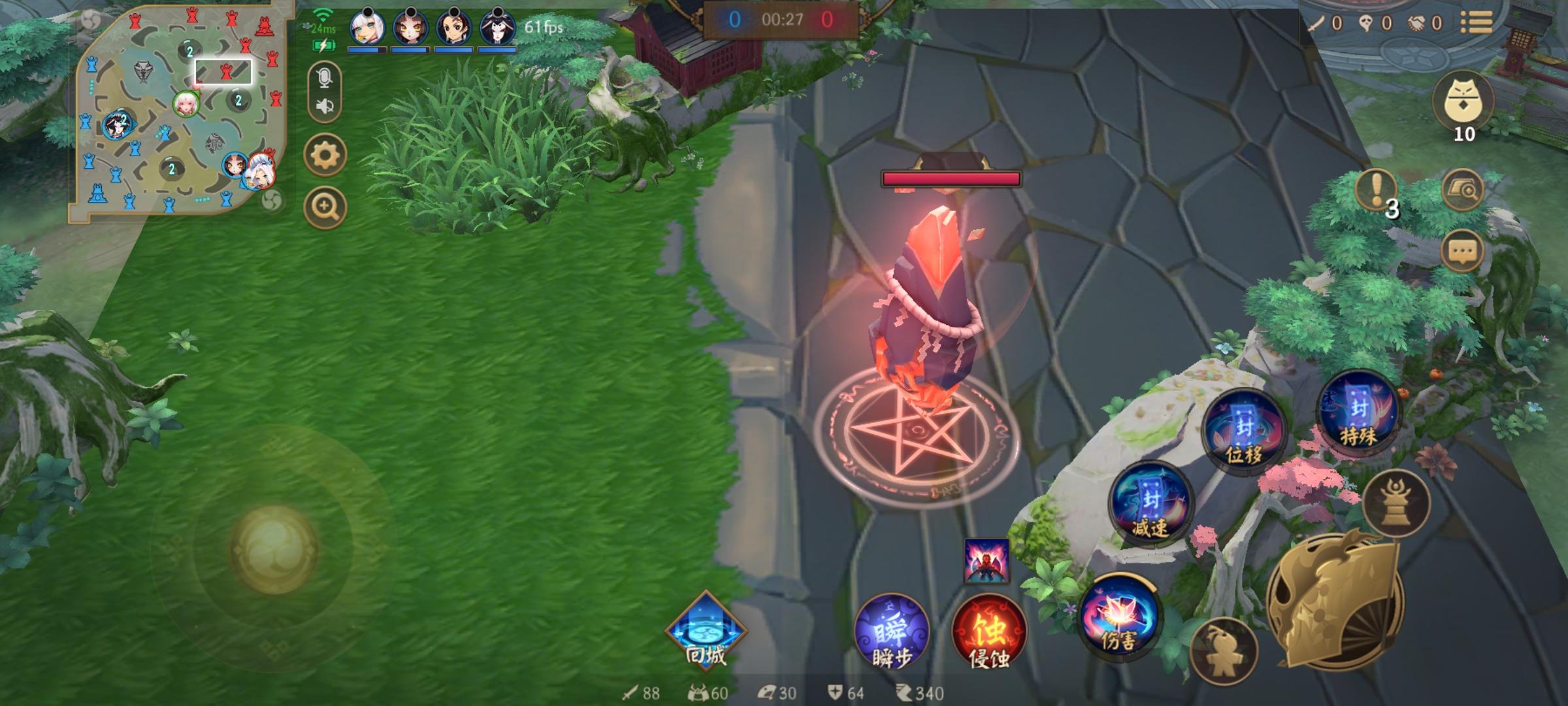Image resolution: width=1568 pixels, height=706 pixels.
Task: Toggle minimap zoom with magnifier button
Action: pyautogui.click(x=324, y=205)
